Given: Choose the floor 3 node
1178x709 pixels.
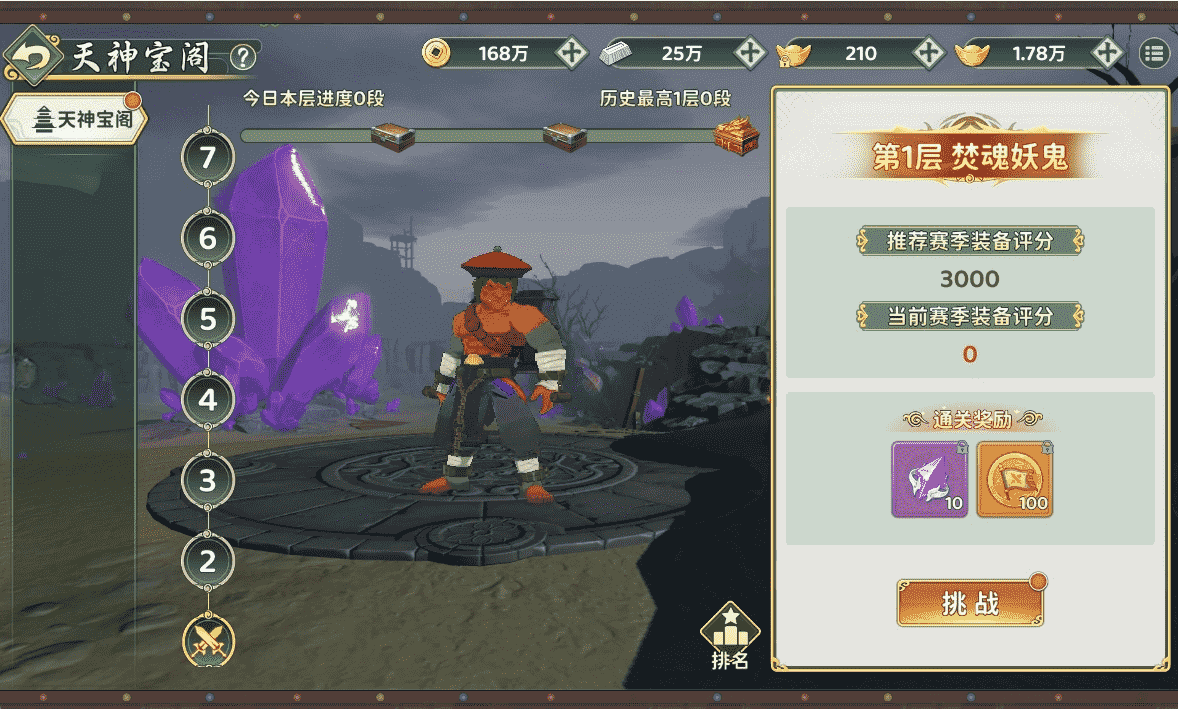Looking at the screenshot, I should [208, 481].
